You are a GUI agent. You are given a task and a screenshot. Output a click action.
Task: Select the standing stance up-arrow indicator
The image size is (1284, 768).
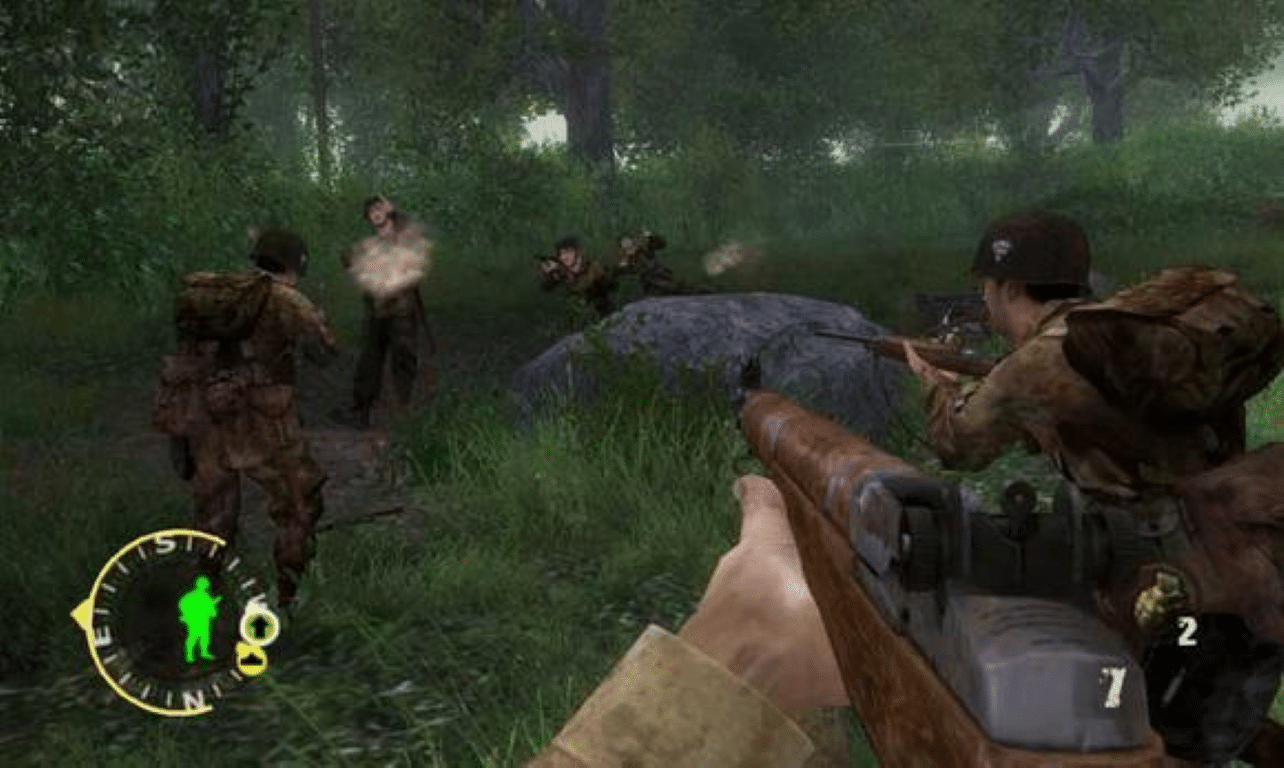(x=261, y=626)
